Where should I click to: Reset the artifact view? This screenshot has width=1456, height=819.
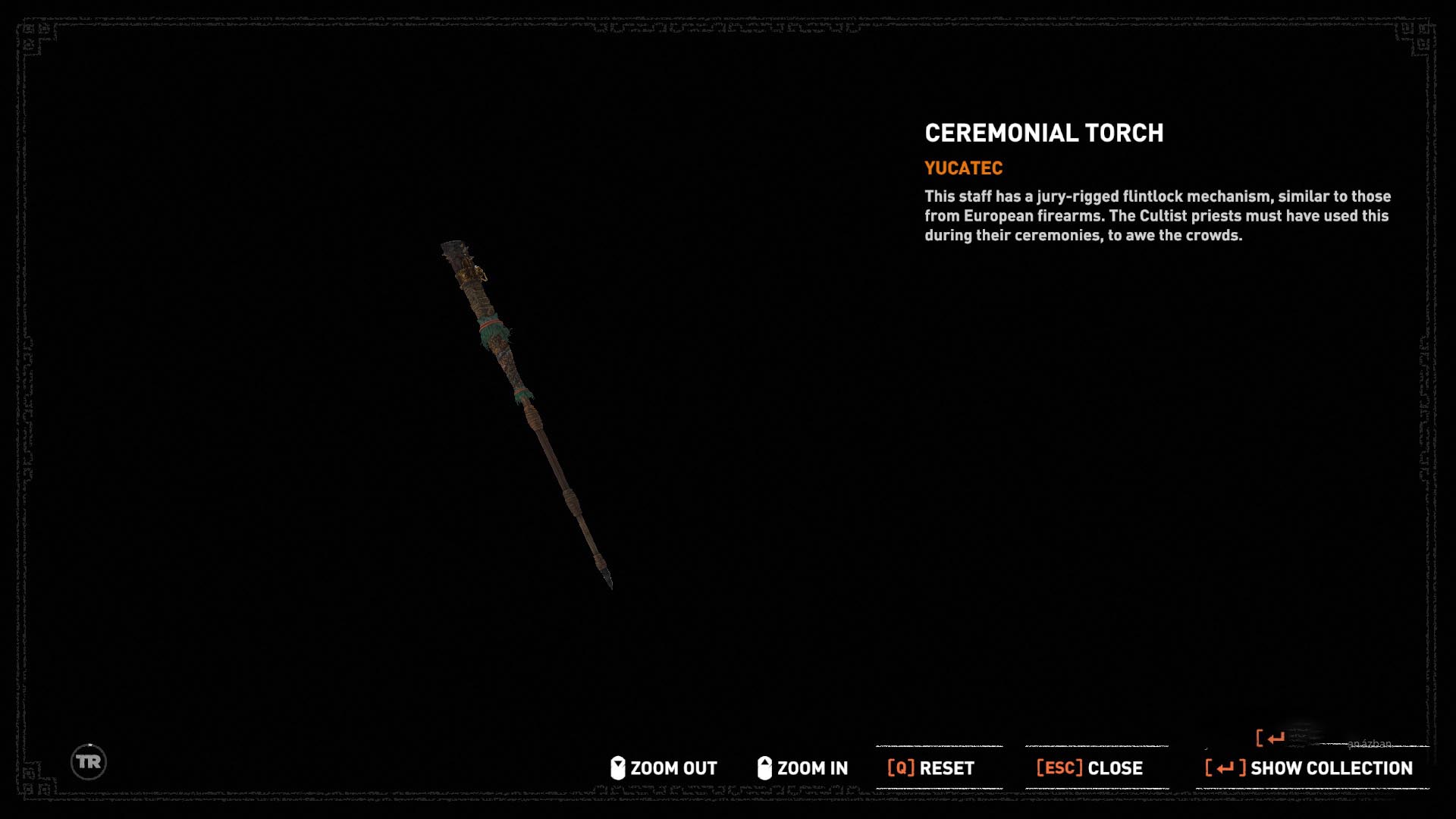click(931, 768)
